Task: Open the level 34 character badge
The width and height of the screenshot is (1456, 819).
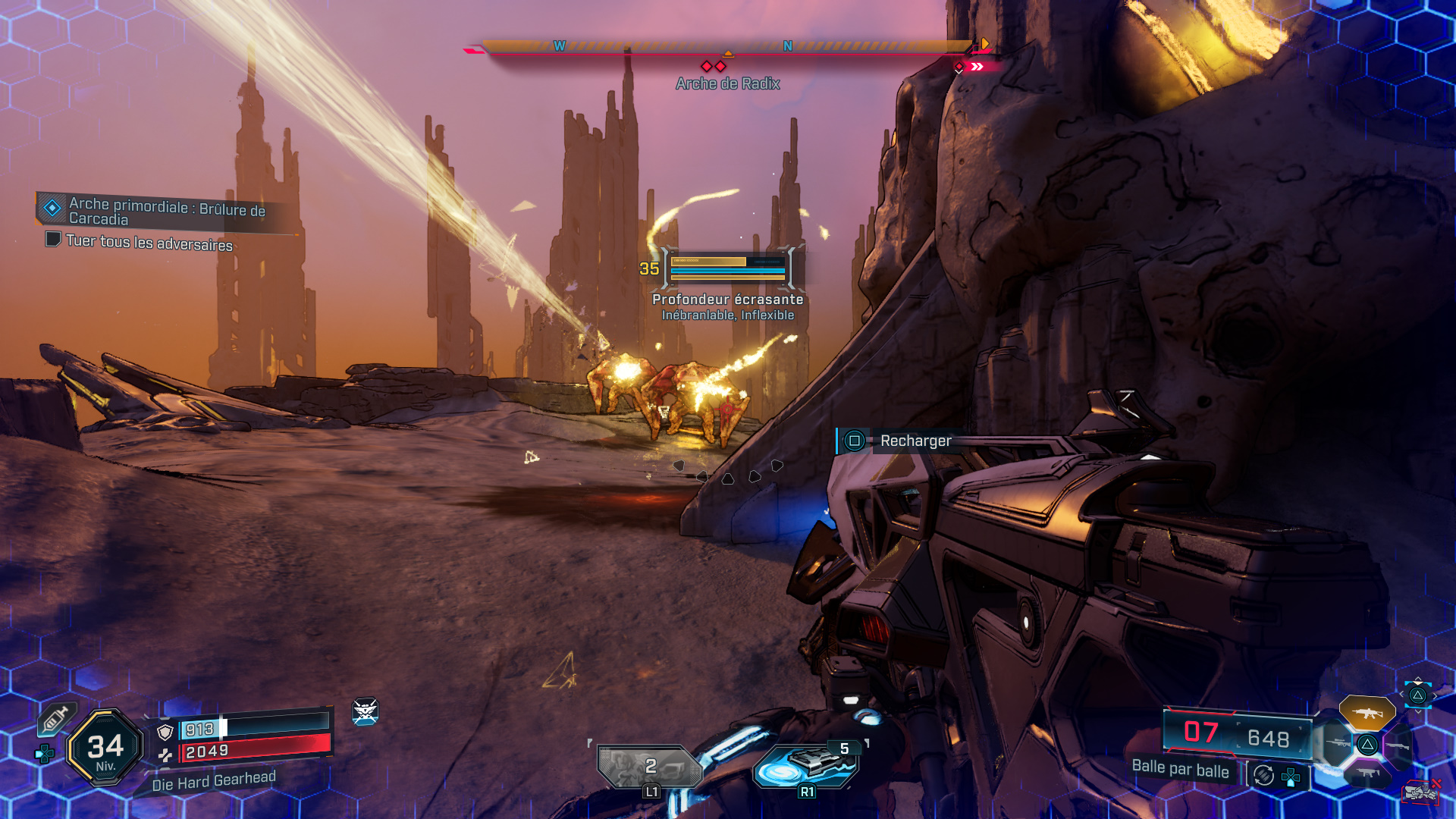Action: (x=105, y=748)
